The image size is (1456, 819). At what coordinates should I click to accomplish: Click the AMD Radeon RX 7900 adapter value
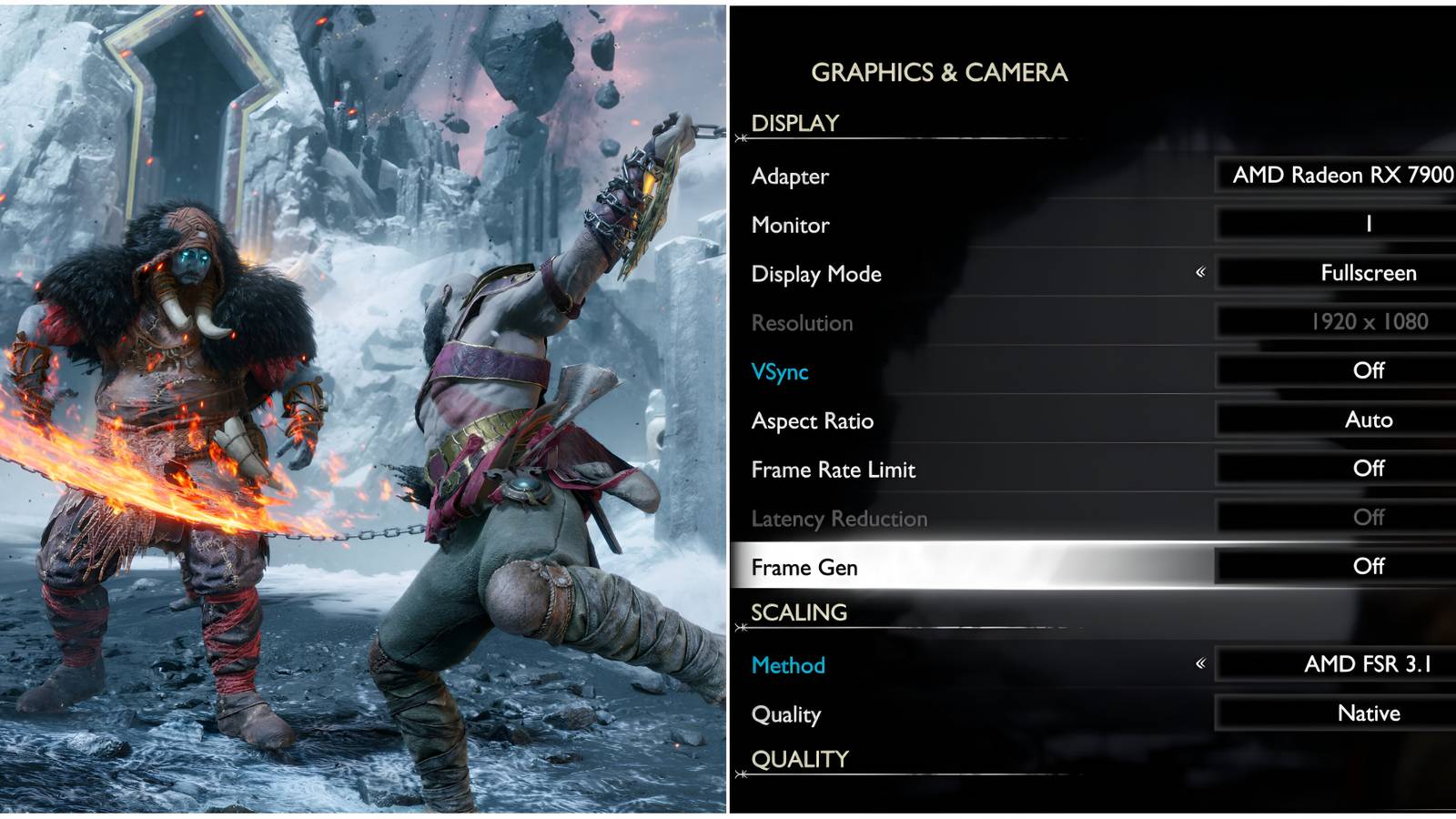coord(1338,176)
